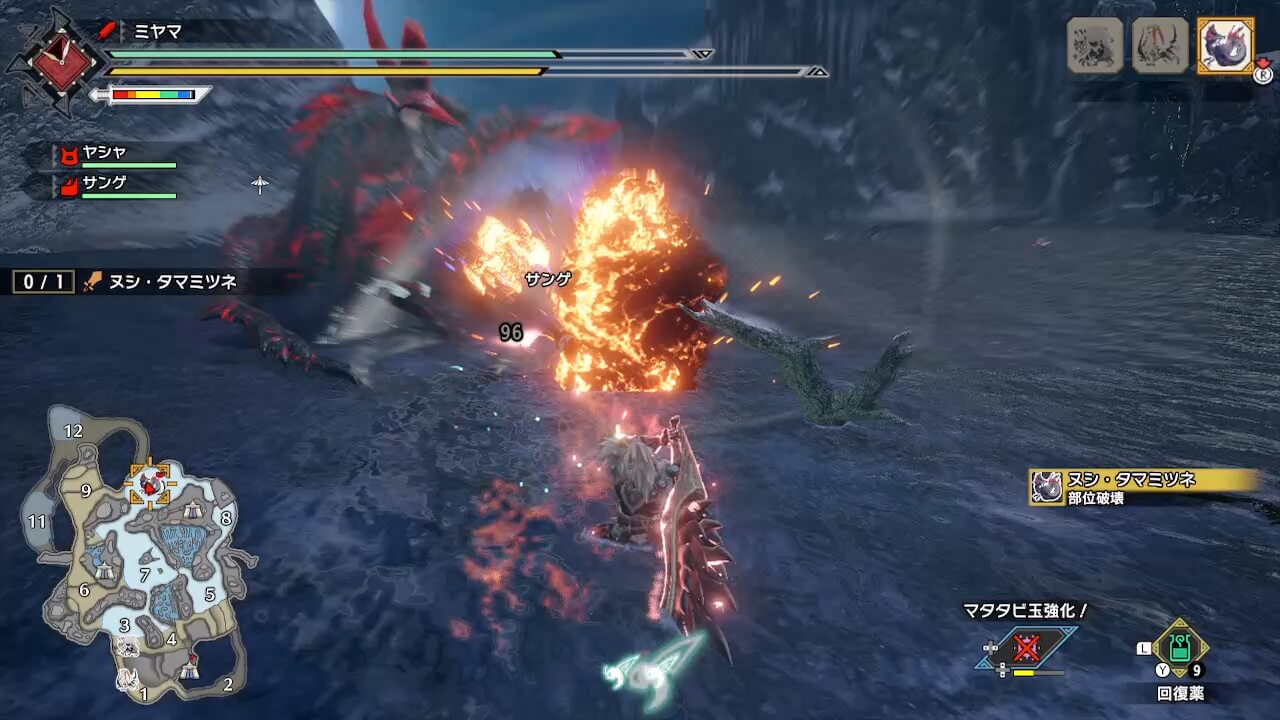
Task: Click the monster icon near area 1 on minimap
Action: 126,680
